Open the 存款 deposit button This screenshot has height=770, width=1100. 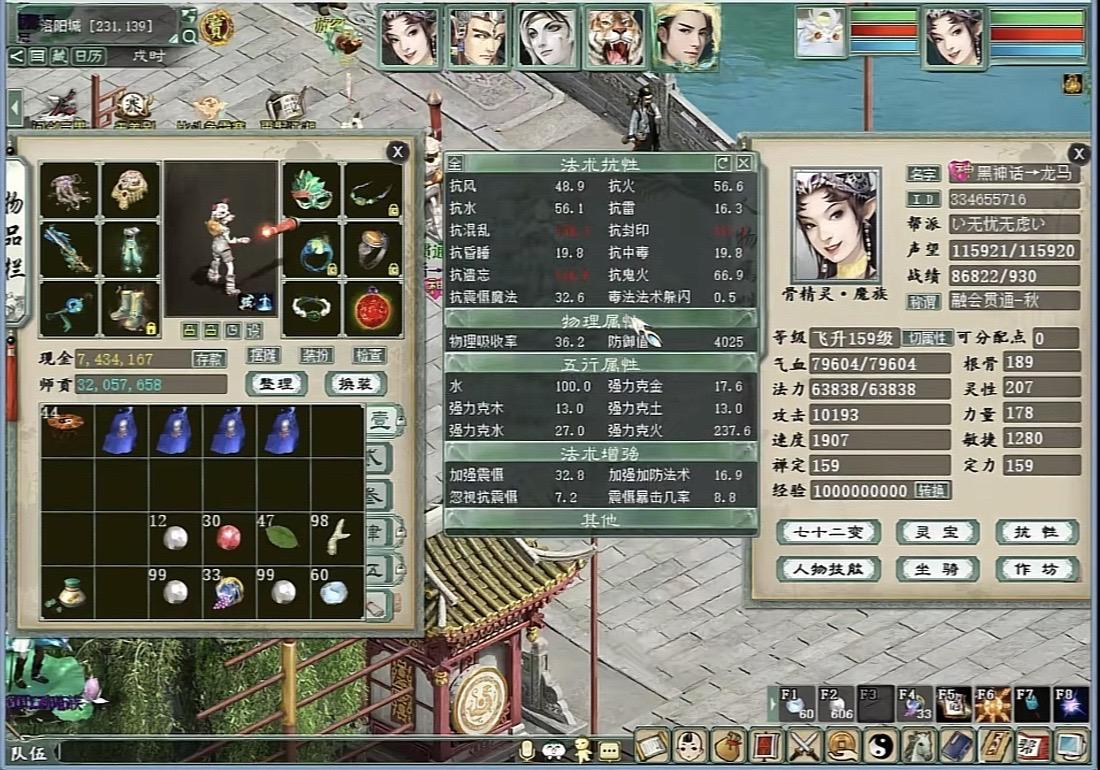tap(208, 358)
